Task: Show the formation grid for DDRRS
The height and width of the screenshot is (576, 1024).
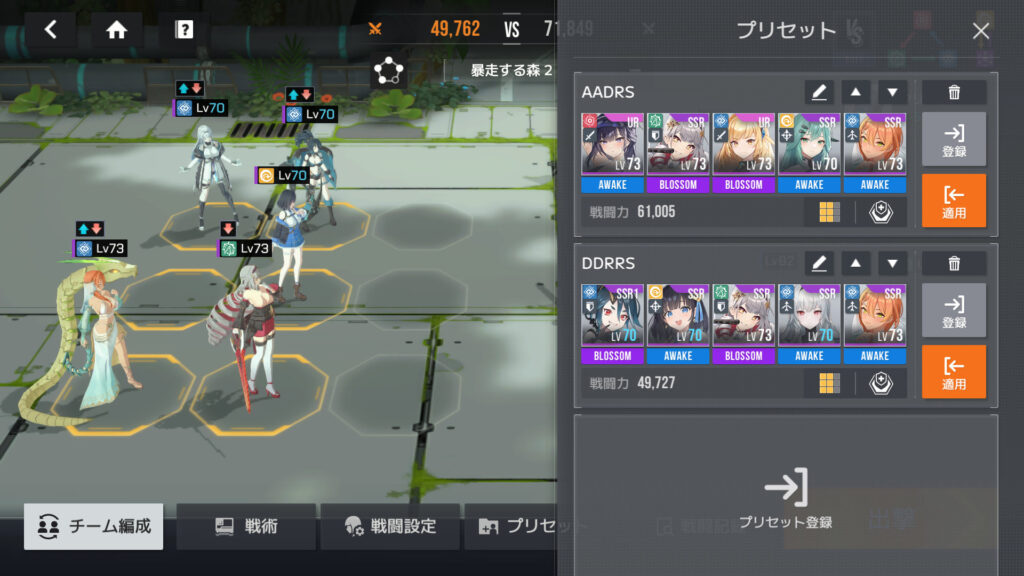Action: tap(829, 383)
